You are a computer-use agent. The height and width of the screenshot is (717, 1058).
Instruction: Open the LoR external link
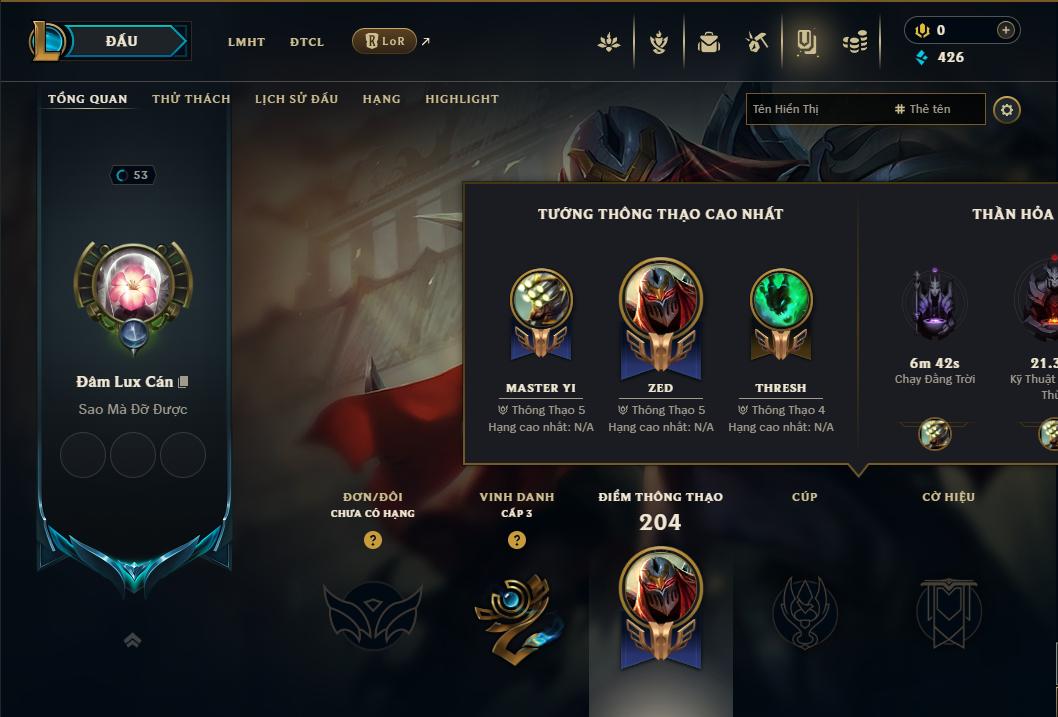[x=386, y=41]
